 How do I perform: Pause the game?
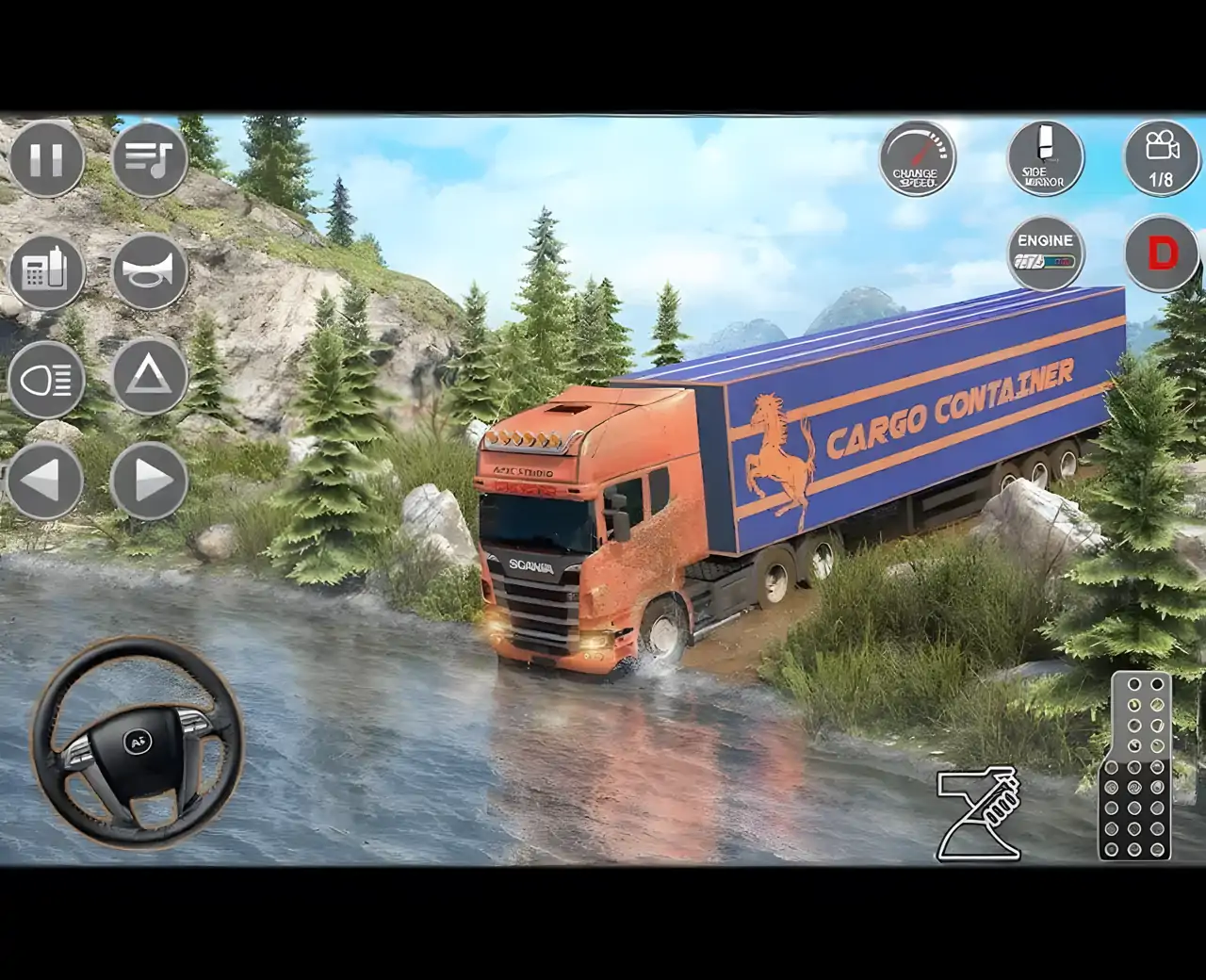point(47,159)
